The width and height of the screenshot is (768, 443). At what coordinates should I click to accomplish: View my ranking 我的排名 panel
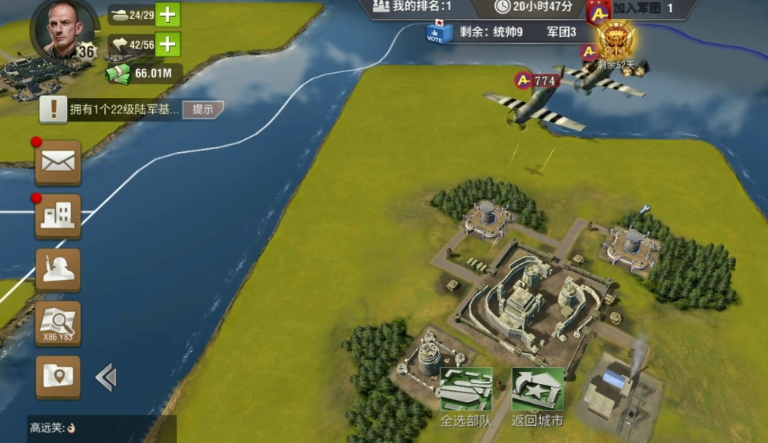(x=412, y=7)
